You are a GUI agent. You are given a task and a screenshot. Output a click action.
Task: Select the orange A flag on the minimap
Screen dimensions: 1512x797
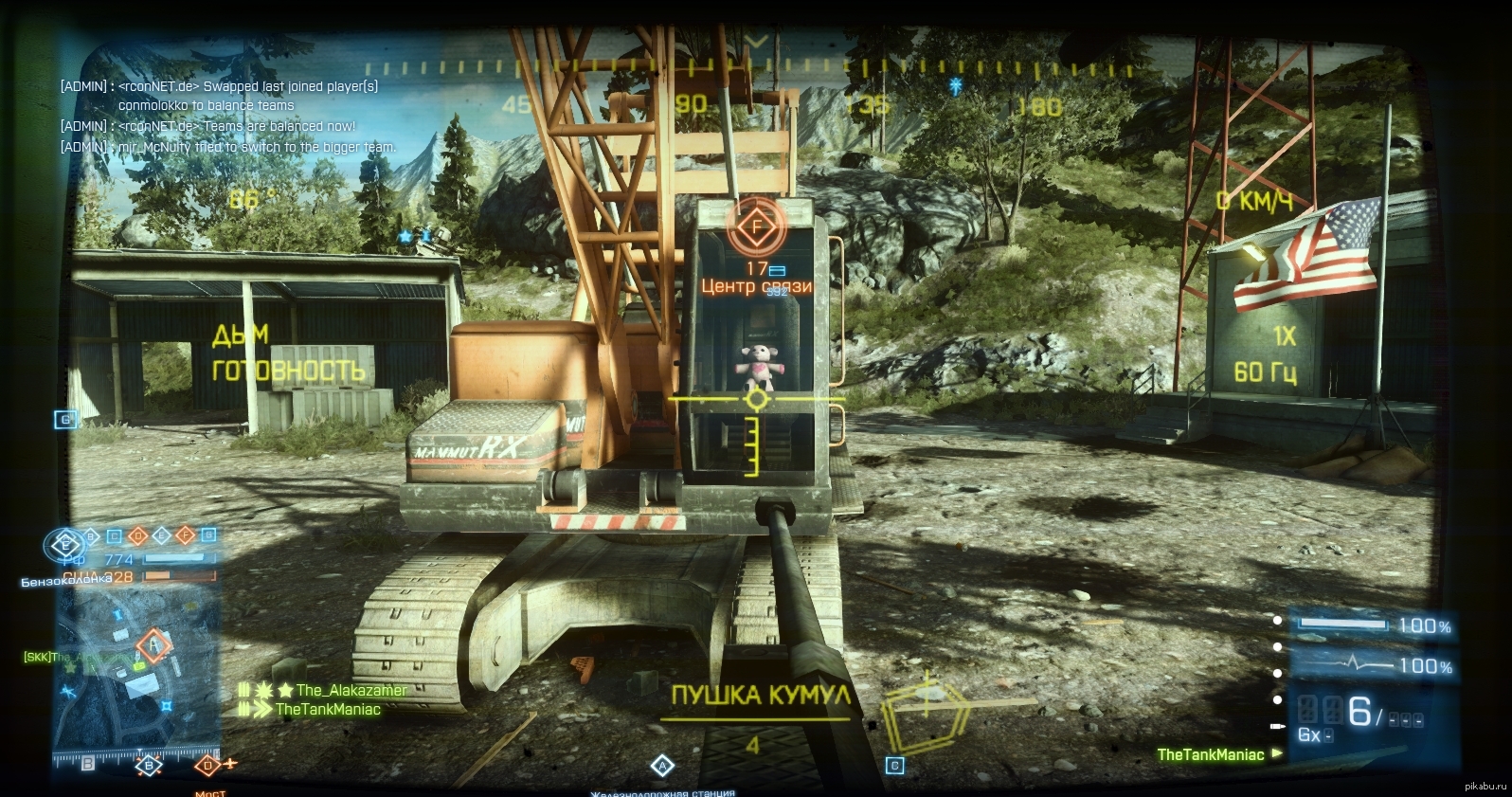153,646
